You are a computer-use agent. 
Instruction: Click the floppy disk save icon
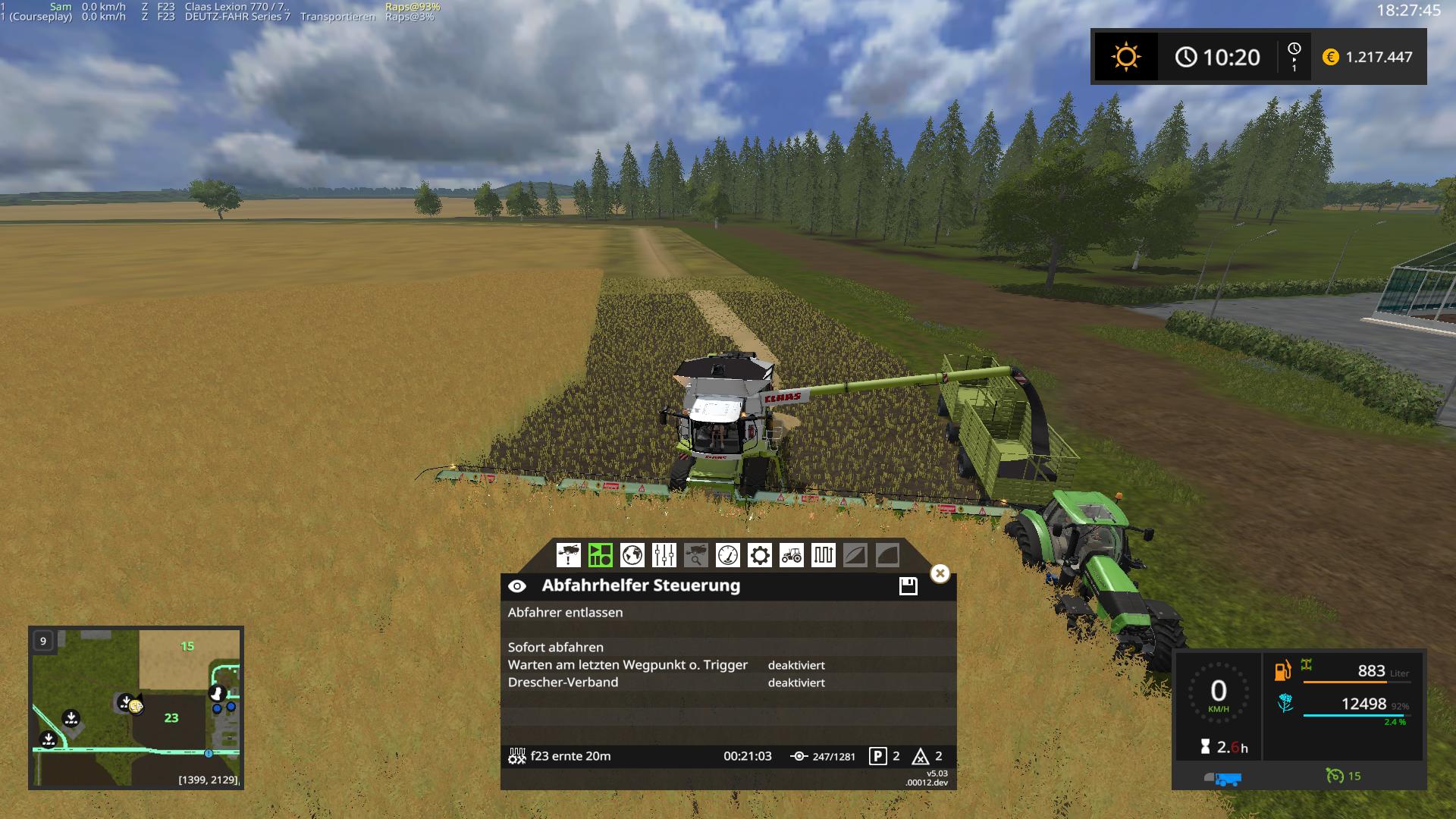[908, 586]
